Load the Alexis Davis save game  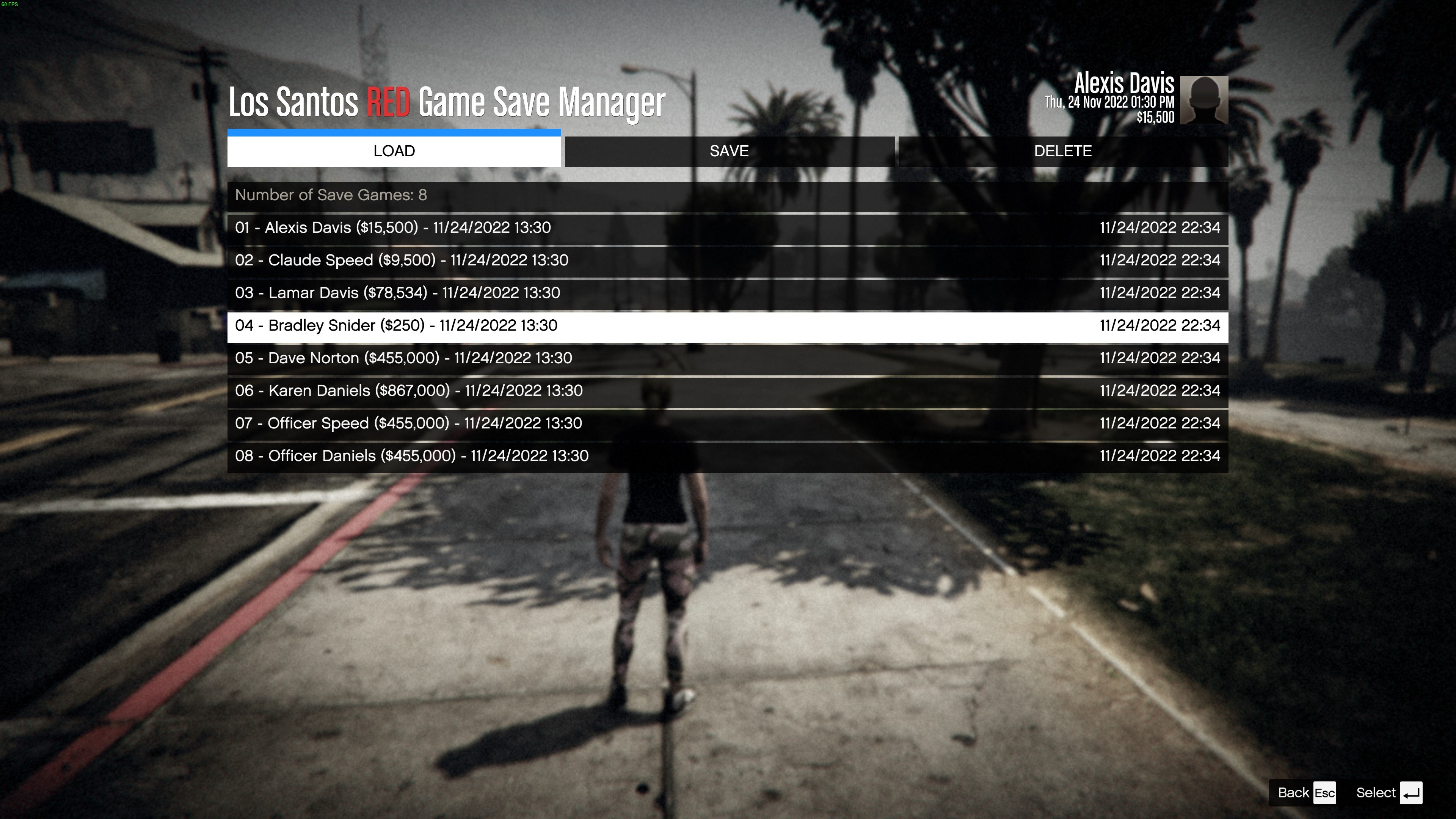click(728, 228)
